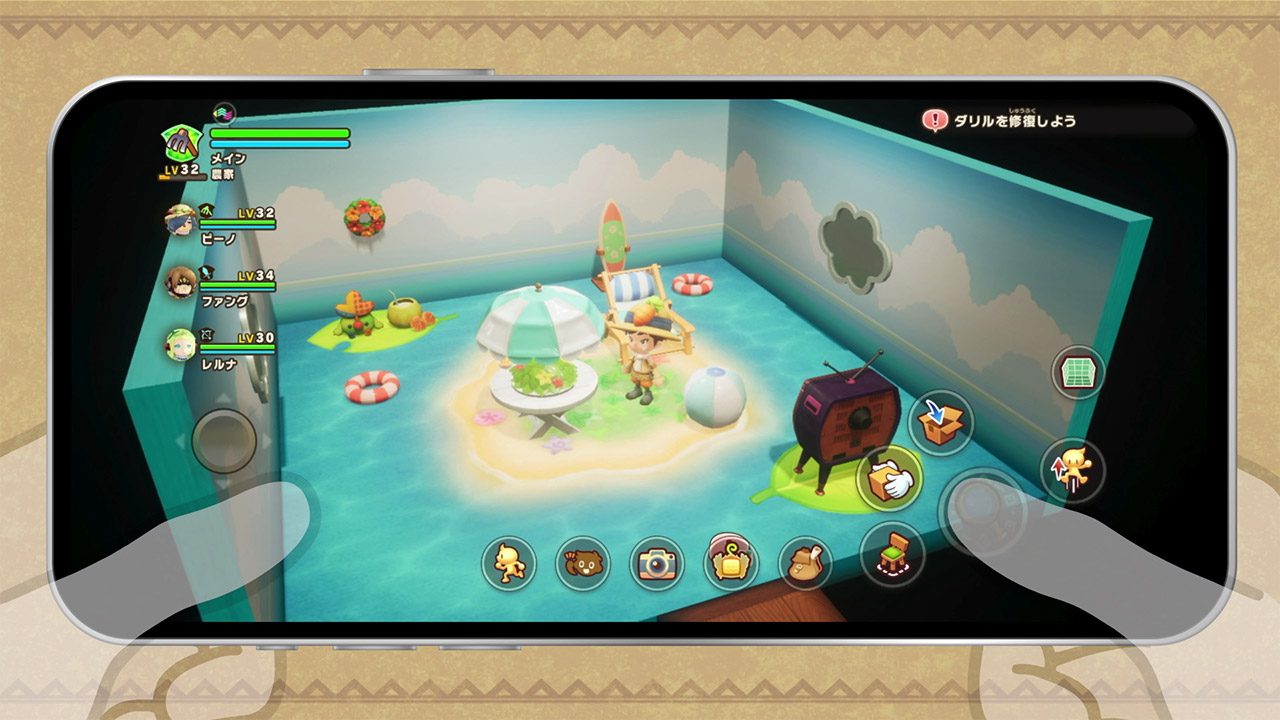The width and height of the screenshot is (1280, 720).
Task: Open the brown bag inventory
Action: [x=805, y=563]
